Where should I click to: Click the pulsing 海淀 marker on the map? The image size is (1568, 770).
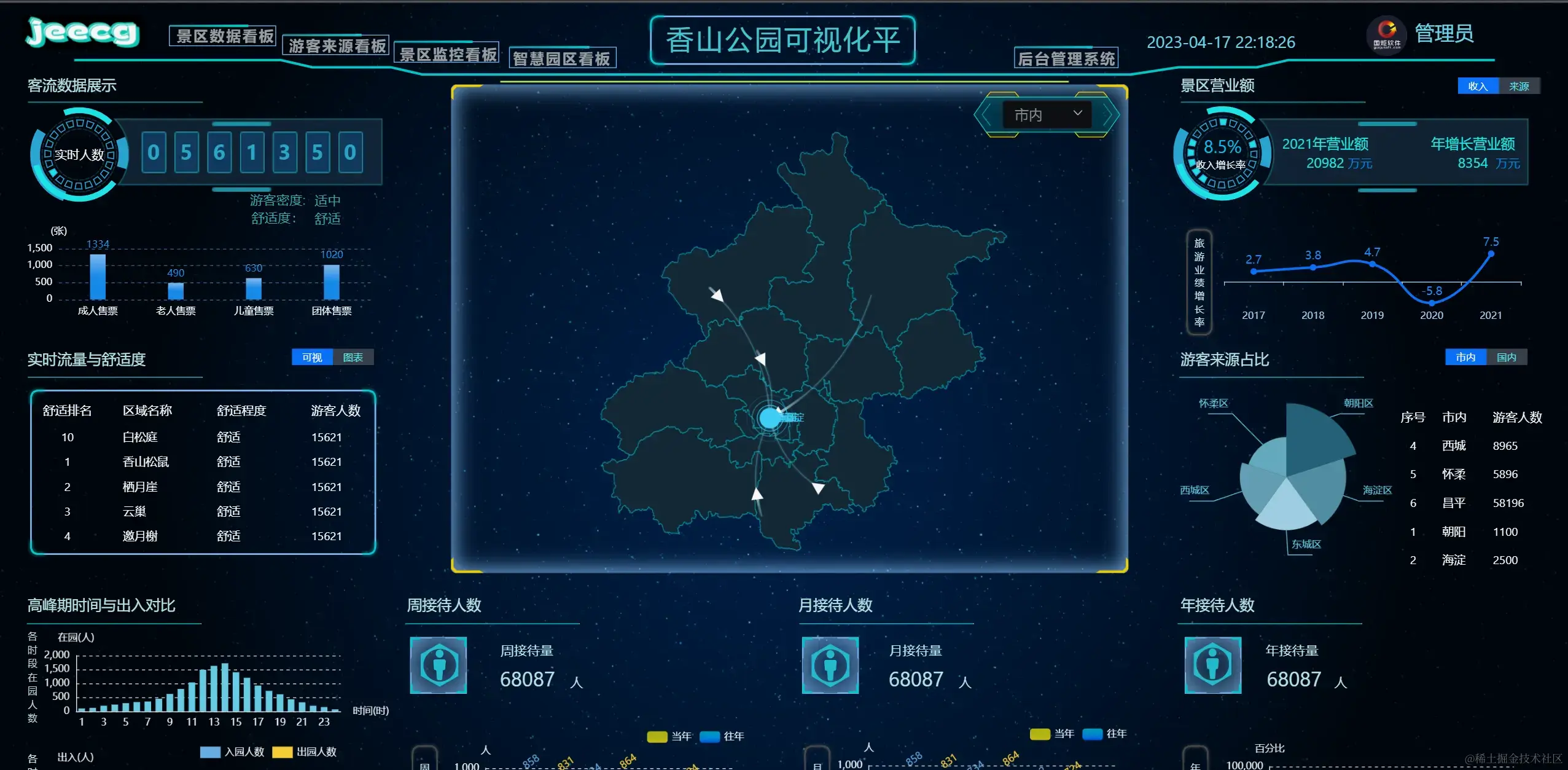click(768, 417)
